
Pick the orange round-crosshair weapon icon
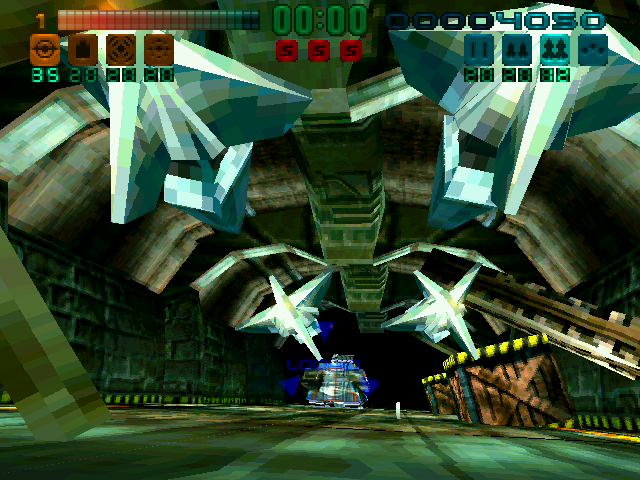pyautogui.click(x=120, y=48)
